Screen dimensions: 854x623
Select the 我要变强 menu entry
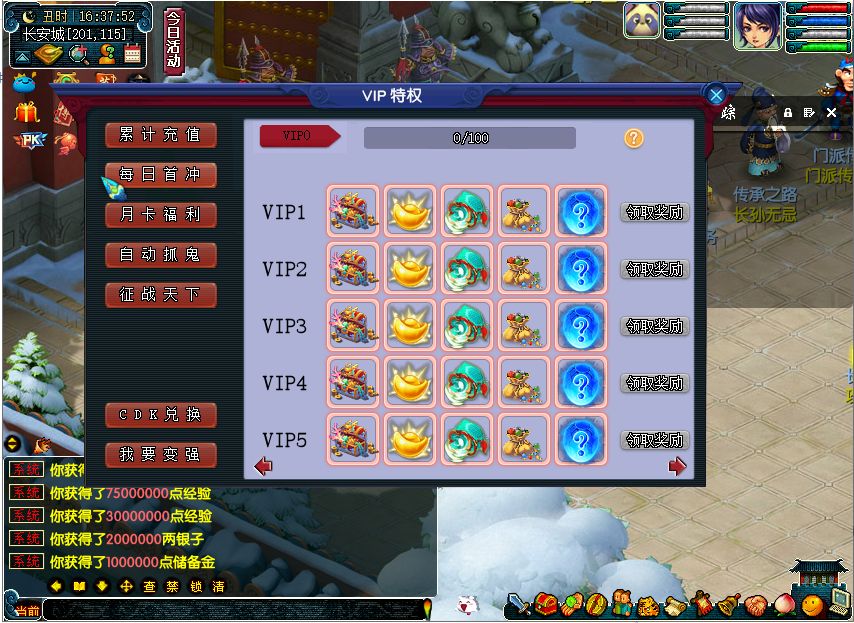click(160, 455)
